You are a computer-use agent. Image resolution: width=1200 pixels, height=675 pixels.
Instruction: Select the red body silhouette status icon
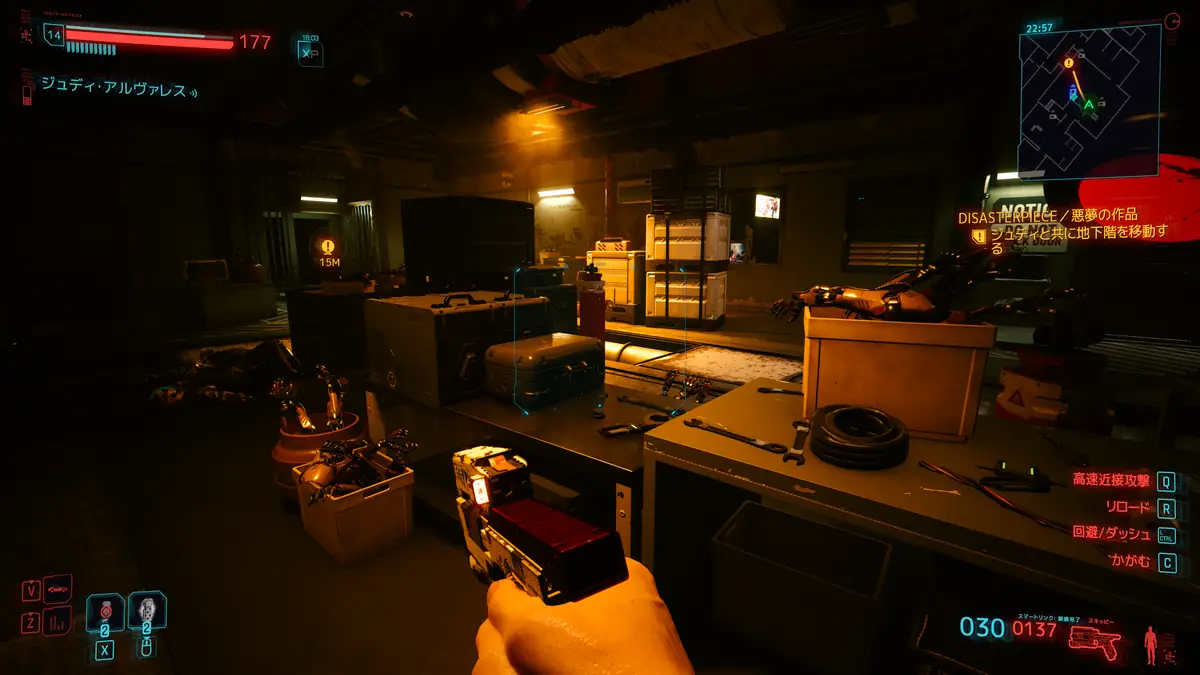[x=1152, y=643]
